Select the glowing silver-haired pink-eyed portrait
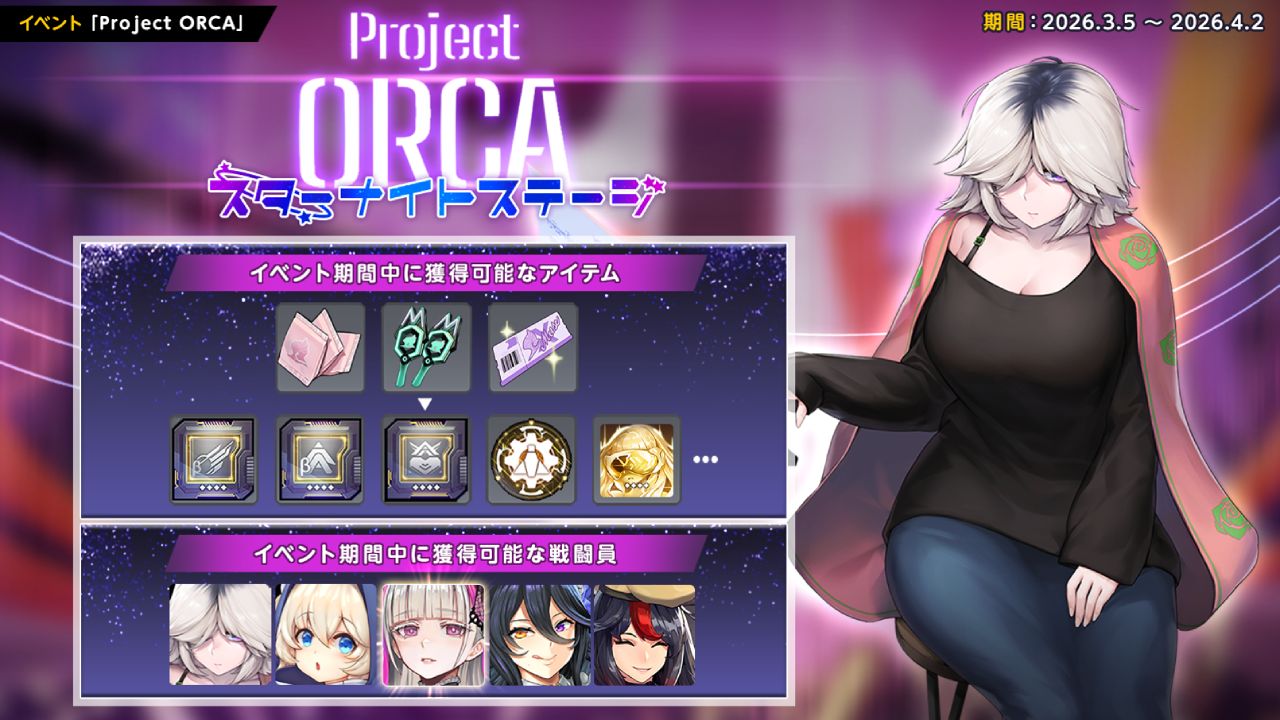The width and height of the screenshot is (1280, 720). tap(433, 635)
